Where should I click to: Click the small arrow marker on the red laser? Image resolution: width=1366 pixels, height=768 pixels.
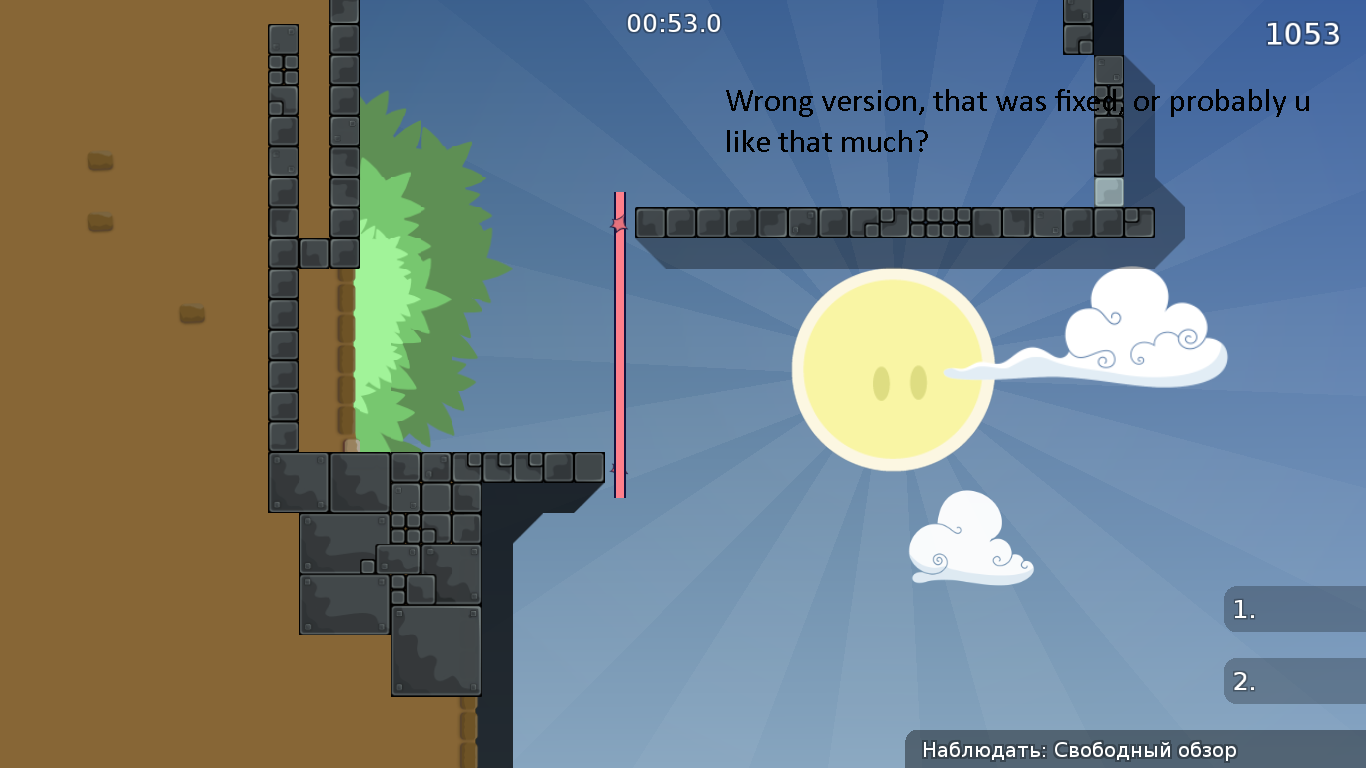click(619, 222)
